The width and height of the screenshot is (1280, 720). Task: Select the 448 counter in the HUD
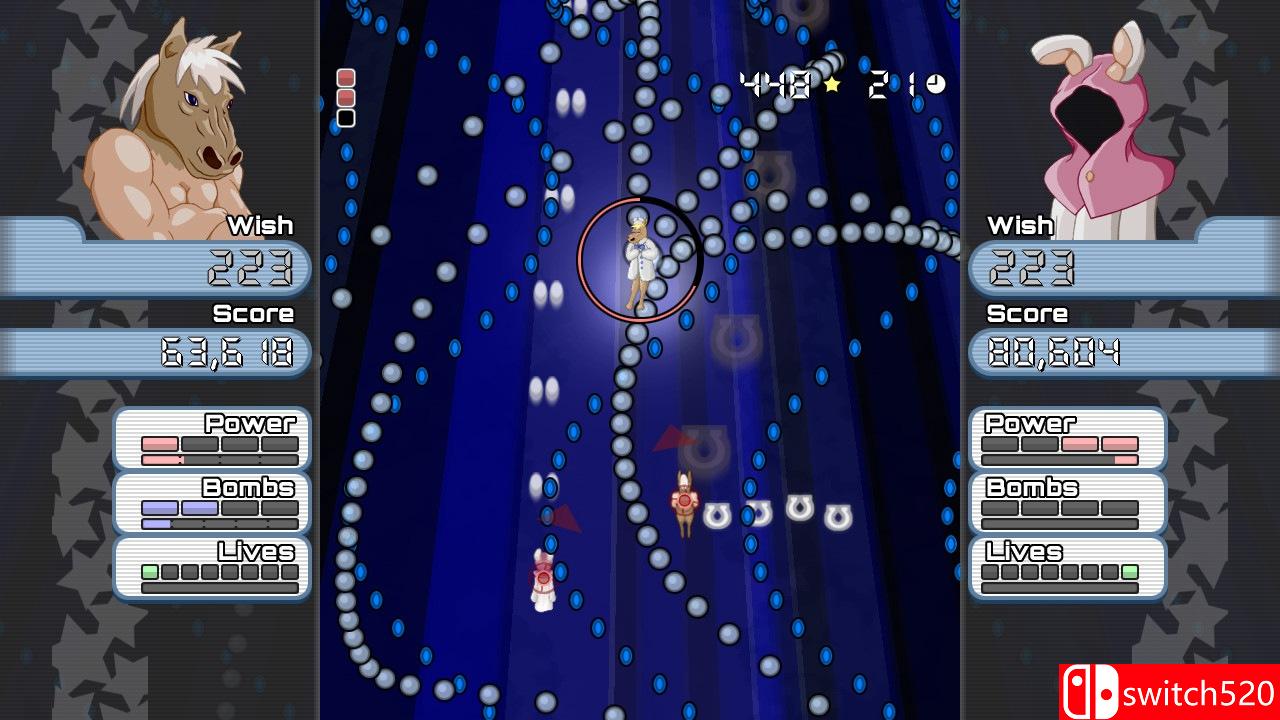775,82
